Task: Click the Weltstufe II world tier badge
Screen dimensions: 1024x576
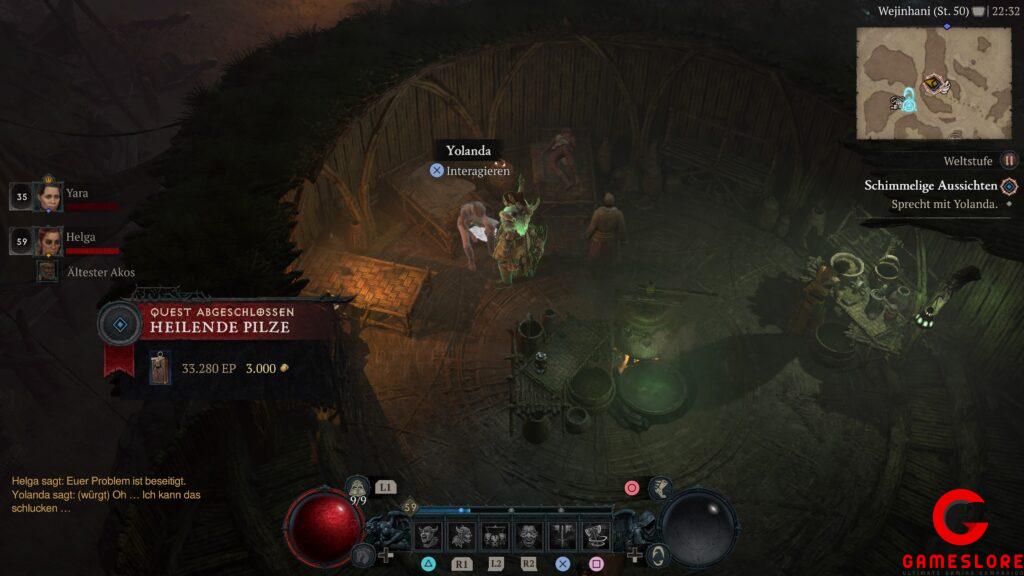Action: tap(1010, 160)
